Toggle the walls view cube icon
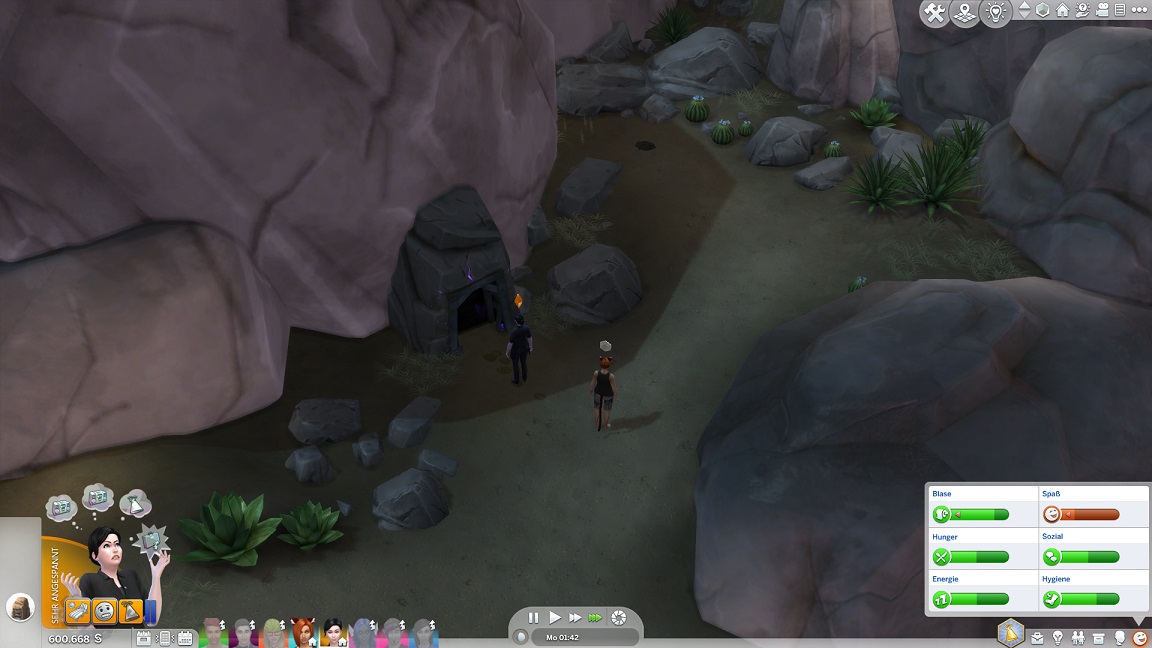The image size is (1152, 648). pyautogui.click(x=1043, y=10)
